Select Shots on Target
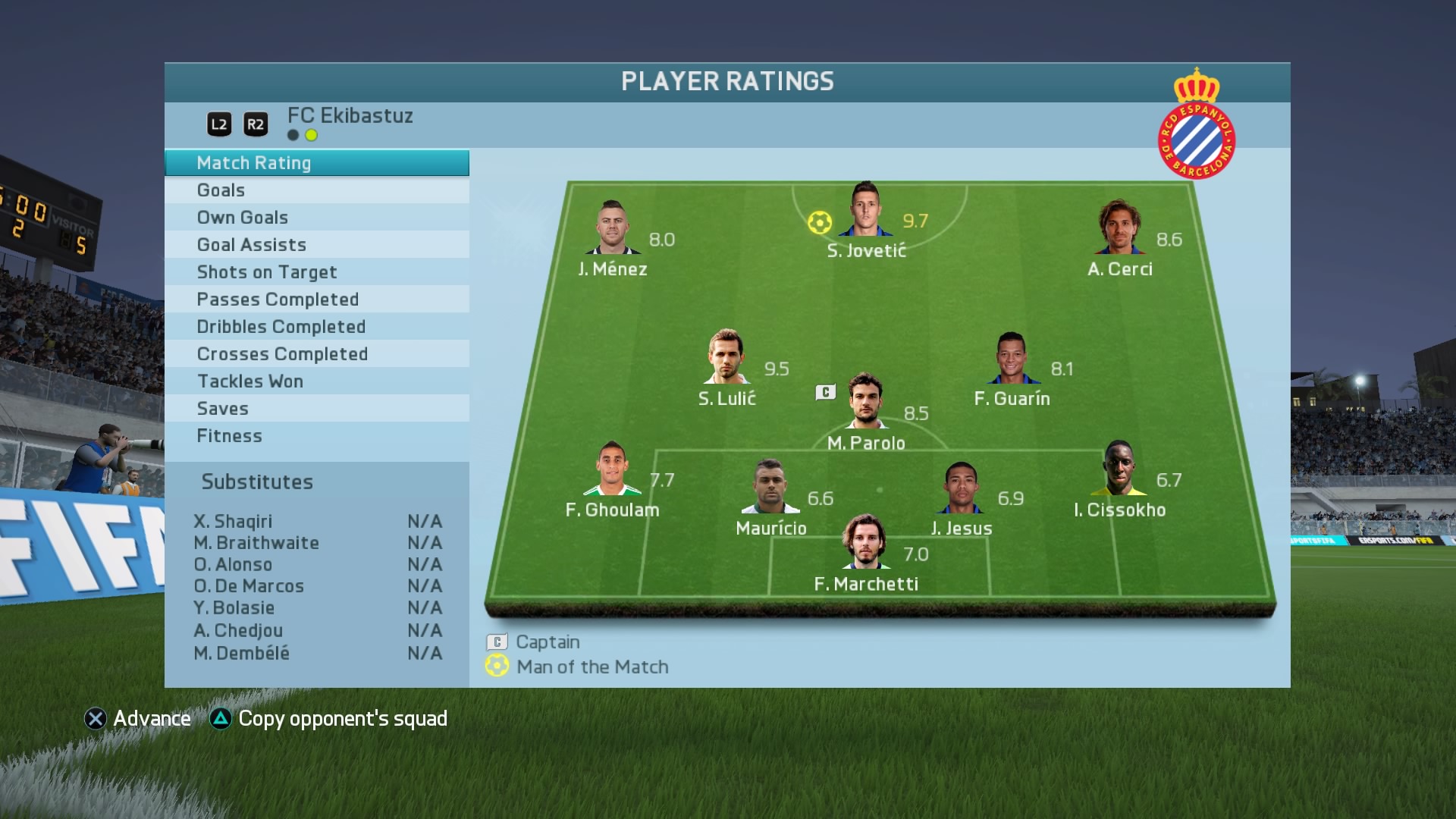This screenshot has height=819, width=1456. pyautogui.click(x=316, y=272)
